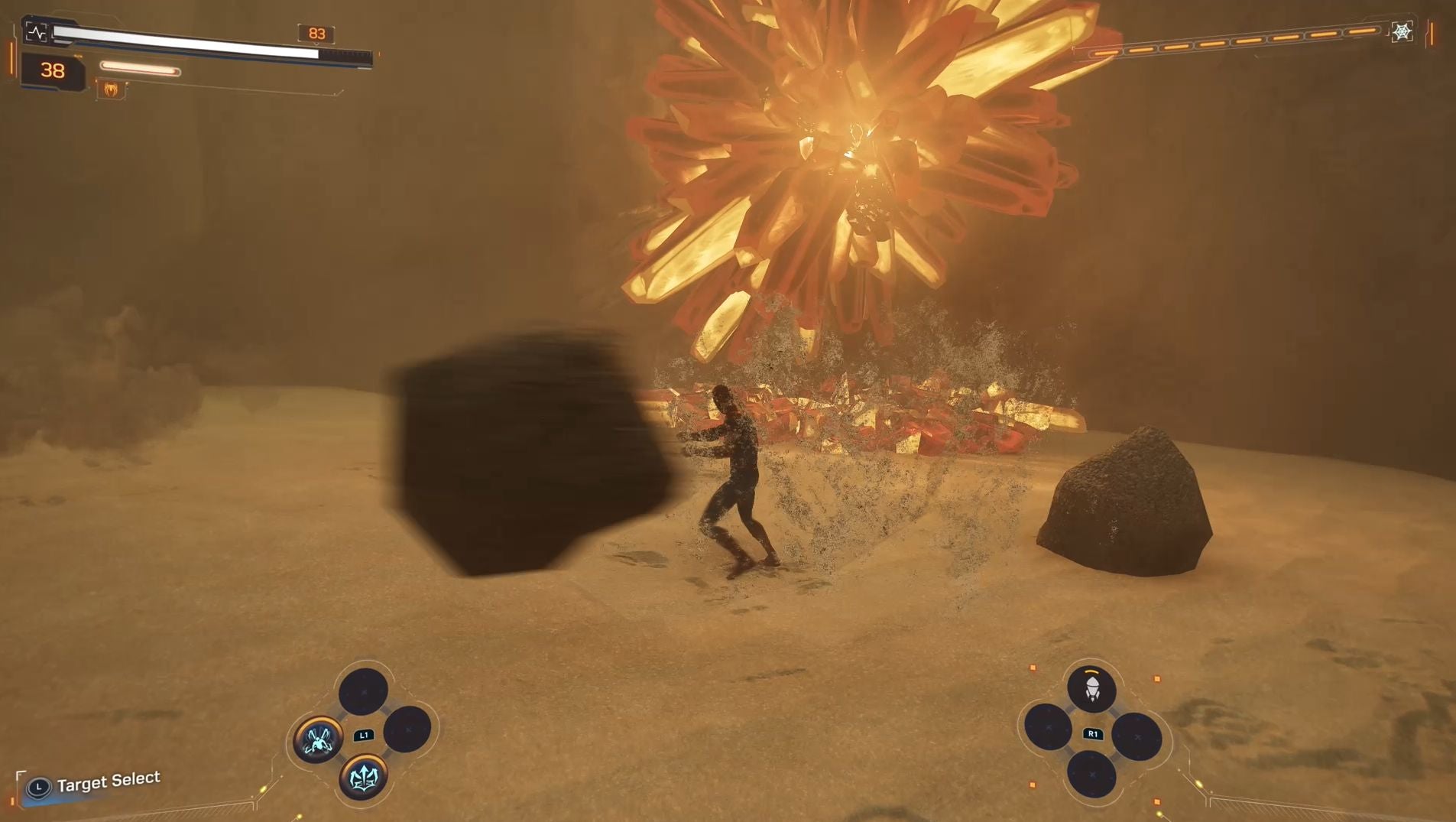Click the spider web boss icon

pyautogui.click(x=1402, y=32)
